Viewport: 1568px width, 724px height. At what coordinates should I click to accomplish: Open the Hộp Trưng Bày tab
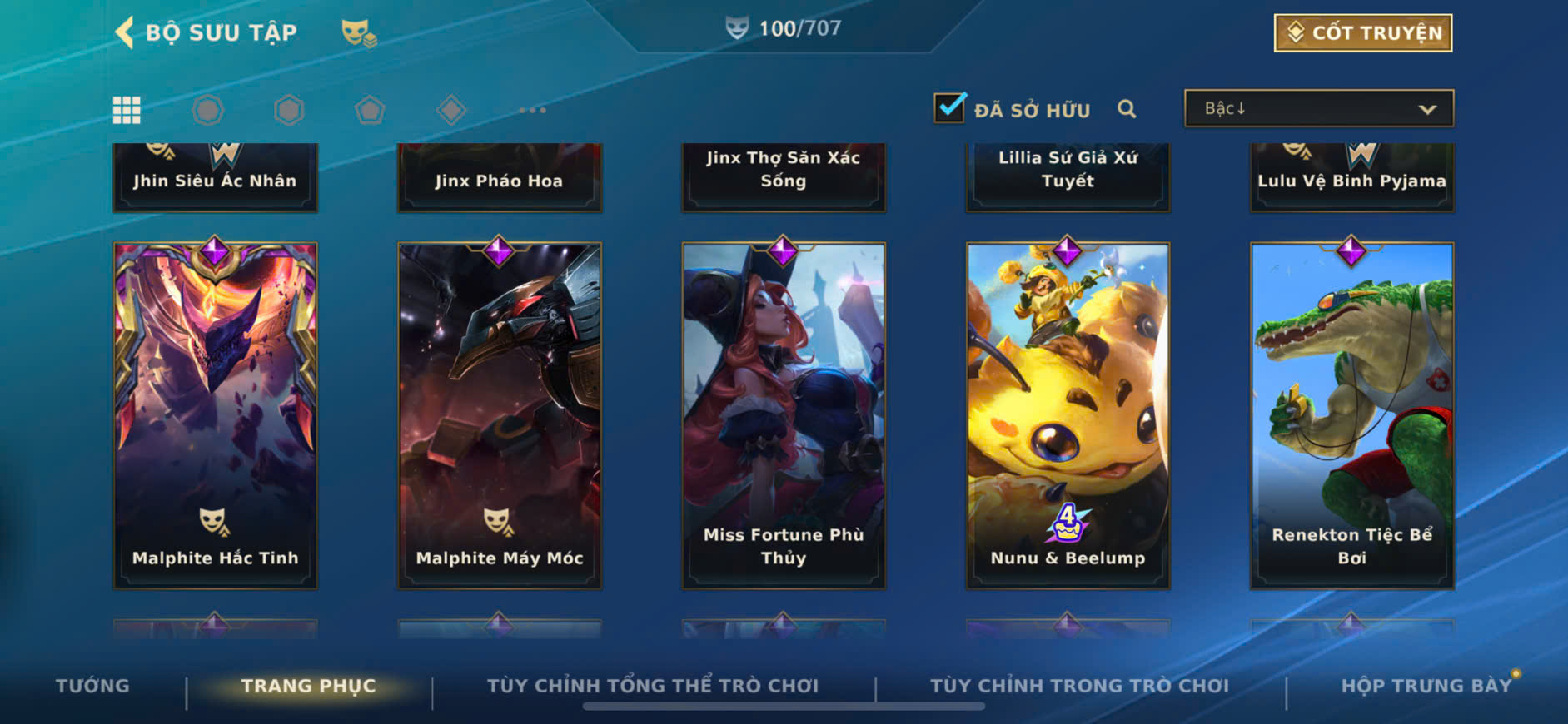pos(1426,686)
